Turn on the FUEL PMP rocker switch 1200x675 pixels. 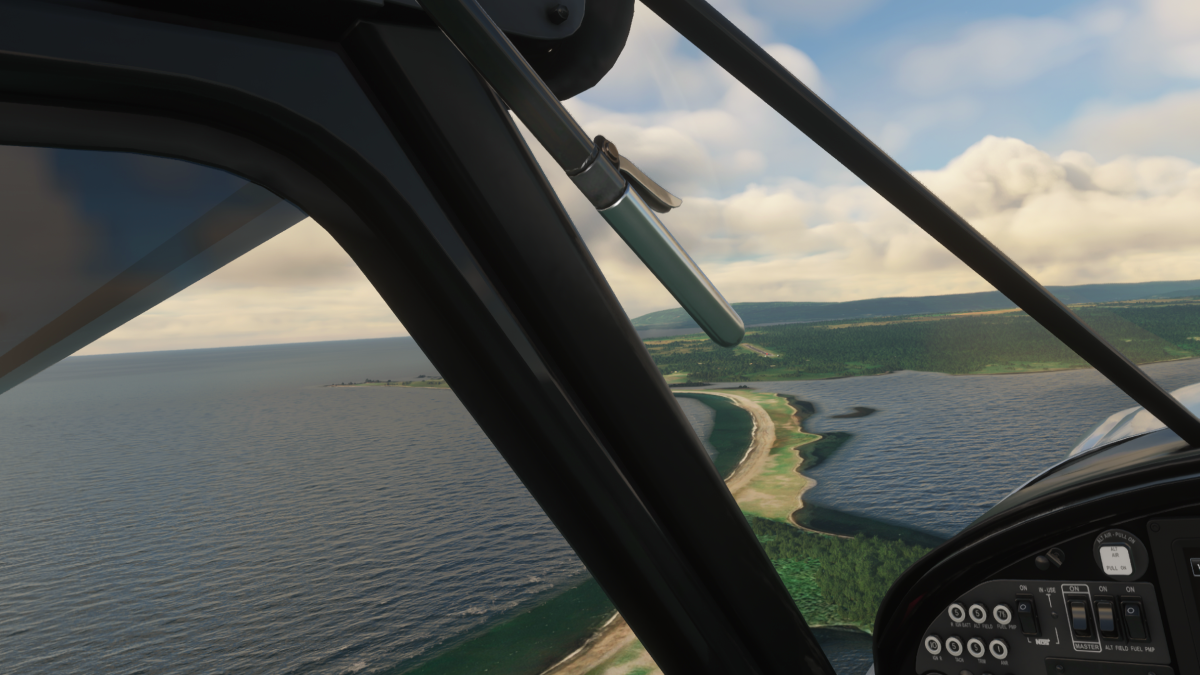click(1134, 620)
